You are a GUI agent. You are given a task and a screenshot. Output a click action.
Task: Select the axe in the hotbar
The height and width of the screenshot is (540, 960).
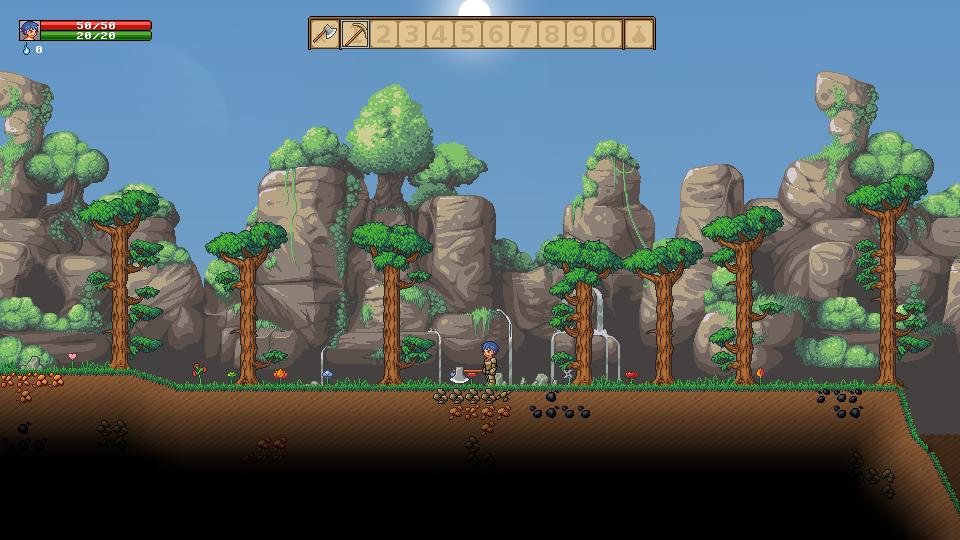coord(325,34)
